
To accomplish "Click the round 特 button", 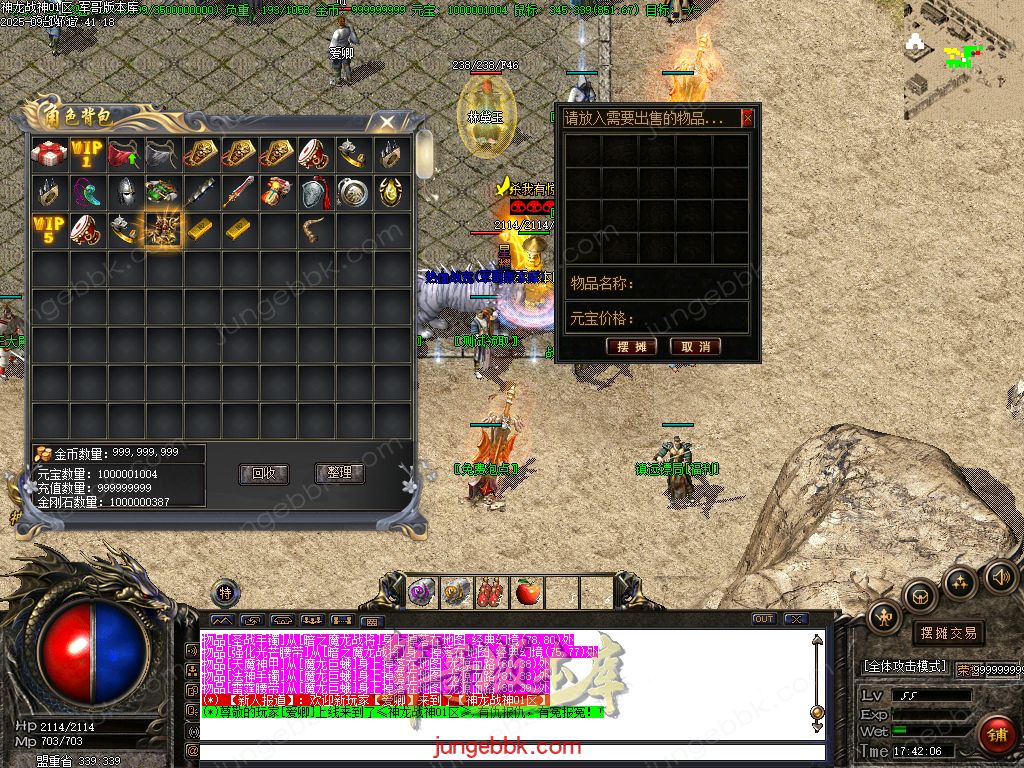I will coord(225,593).
